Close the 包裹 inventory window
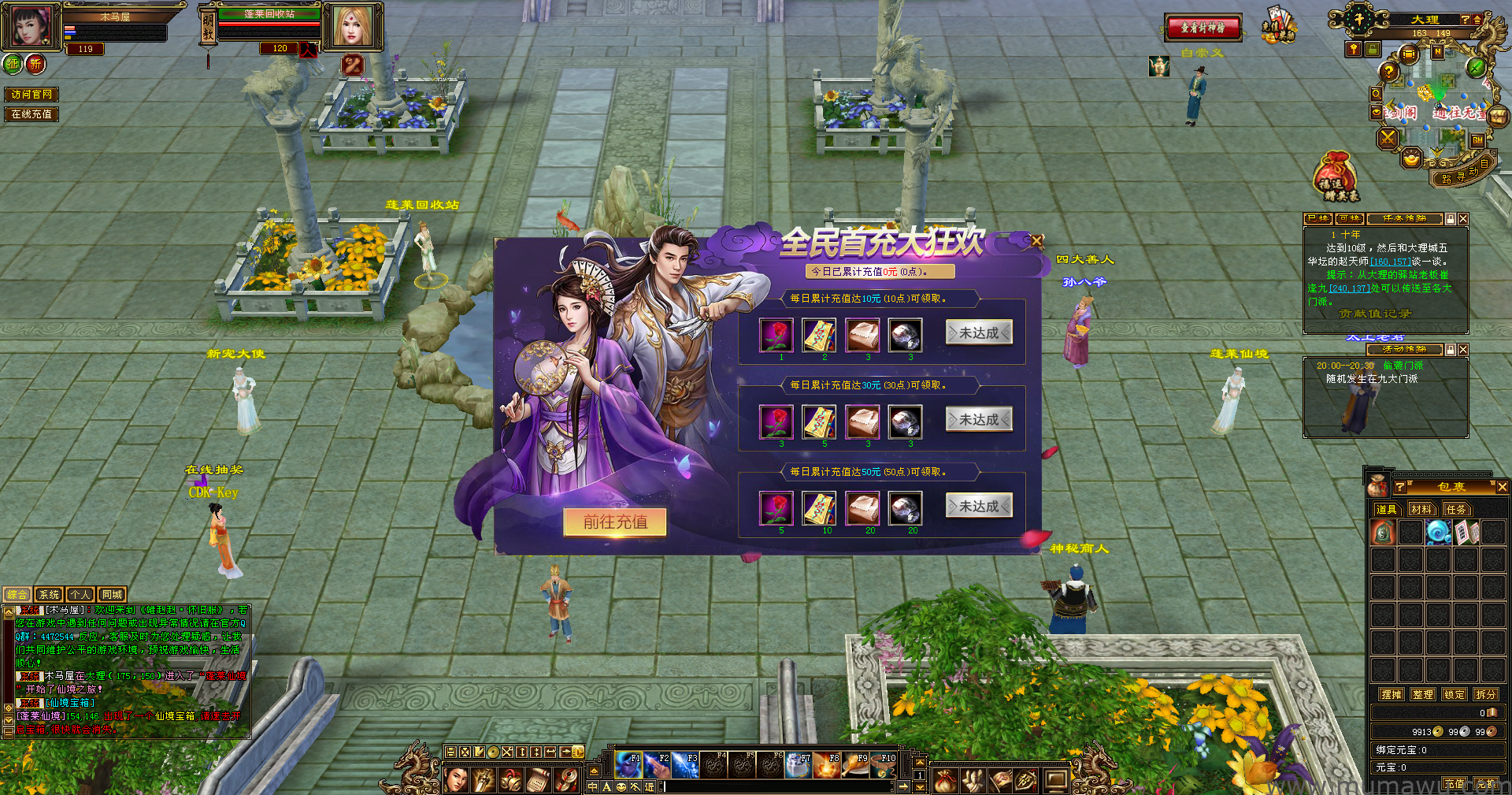Screen dimensions: 1512x795 click(1502, 488)
